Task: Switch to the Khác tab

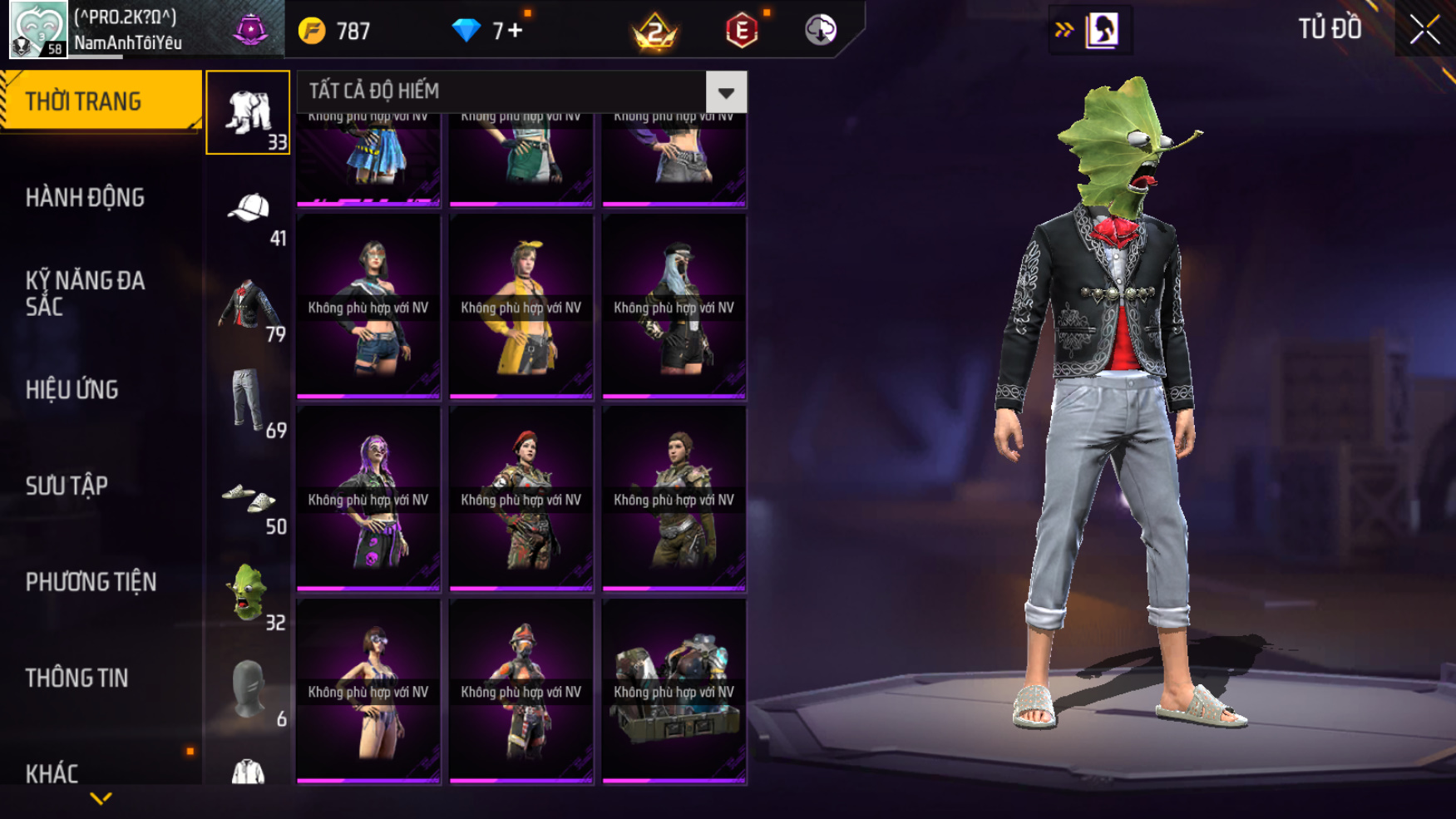Action: point(52,773)
